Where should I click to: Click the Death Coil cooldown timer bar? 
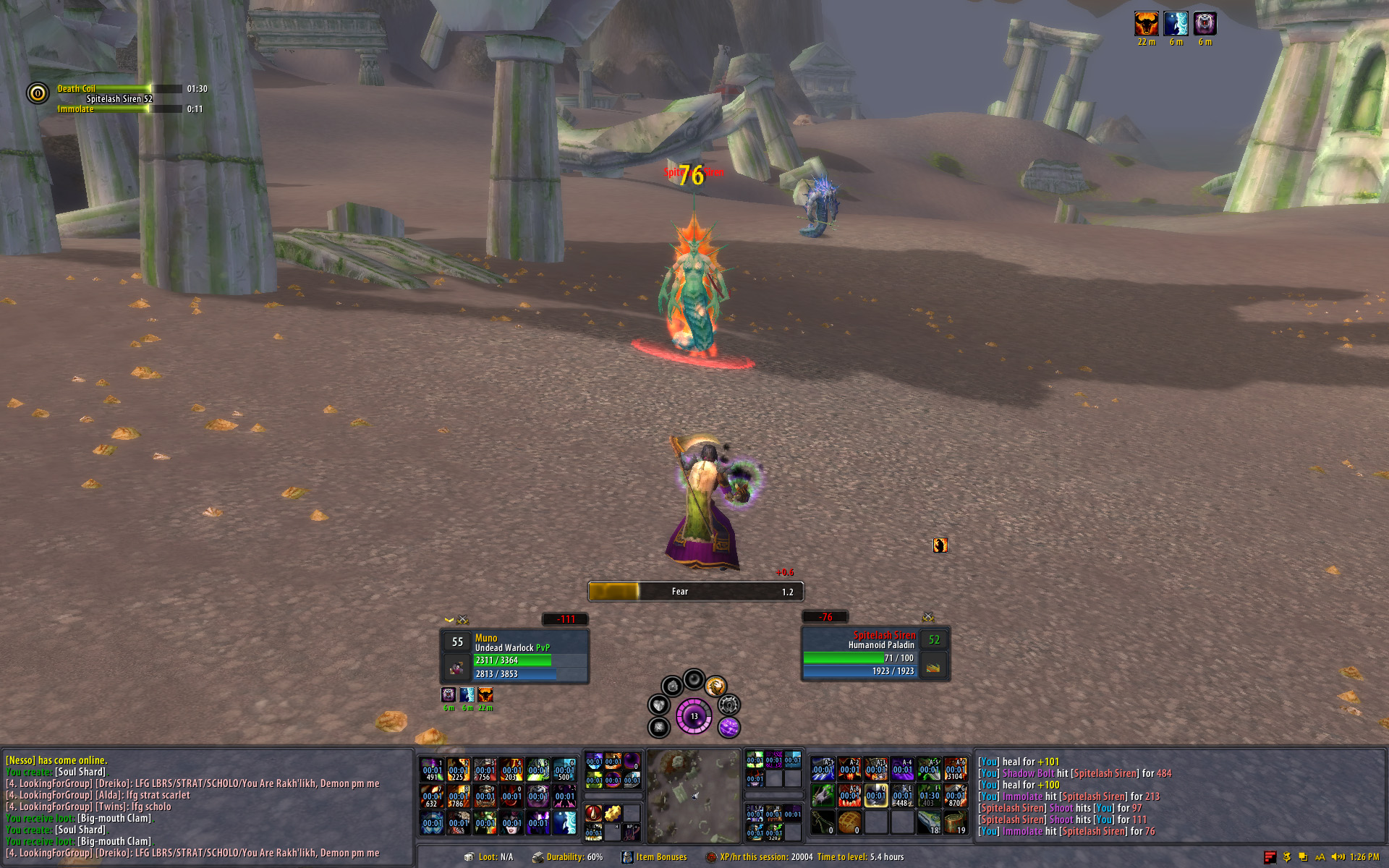point(116,89)
